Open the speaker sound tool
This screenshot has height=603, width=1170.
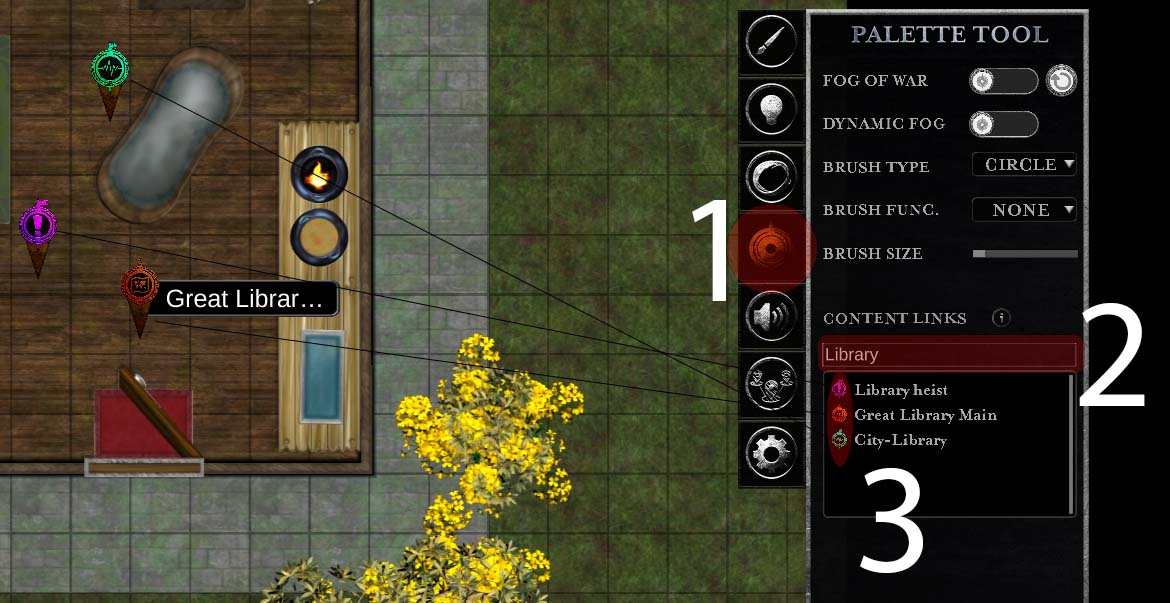tap(771, 317)
